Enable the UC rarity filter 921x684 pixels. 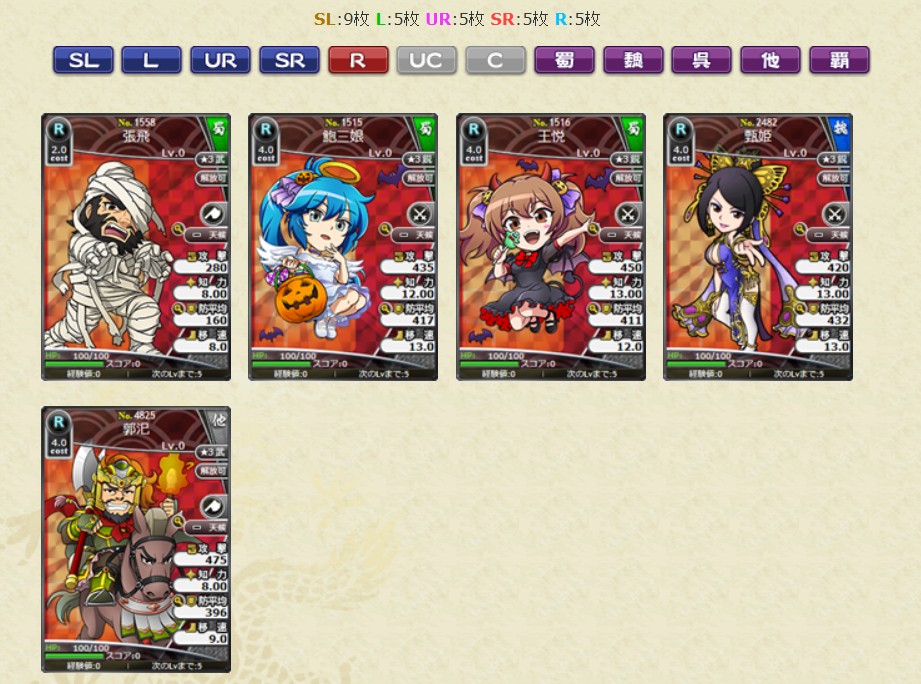tap(426, 60)
